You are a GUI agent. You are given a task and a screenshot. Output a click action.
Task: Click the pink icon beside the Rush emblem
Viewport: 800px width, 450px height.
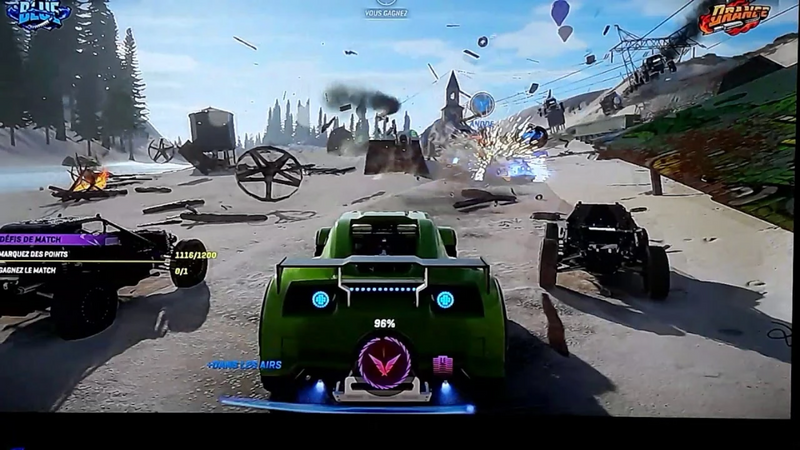(x=442, y=364)
